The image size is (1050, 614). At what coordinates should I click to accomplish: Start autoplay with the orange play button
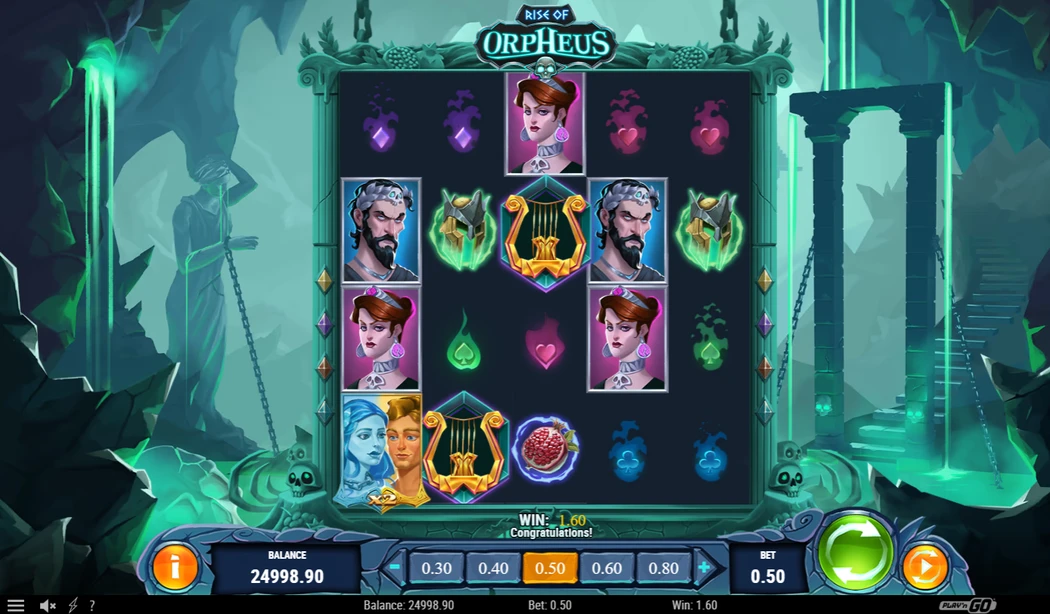pos(925,568)
